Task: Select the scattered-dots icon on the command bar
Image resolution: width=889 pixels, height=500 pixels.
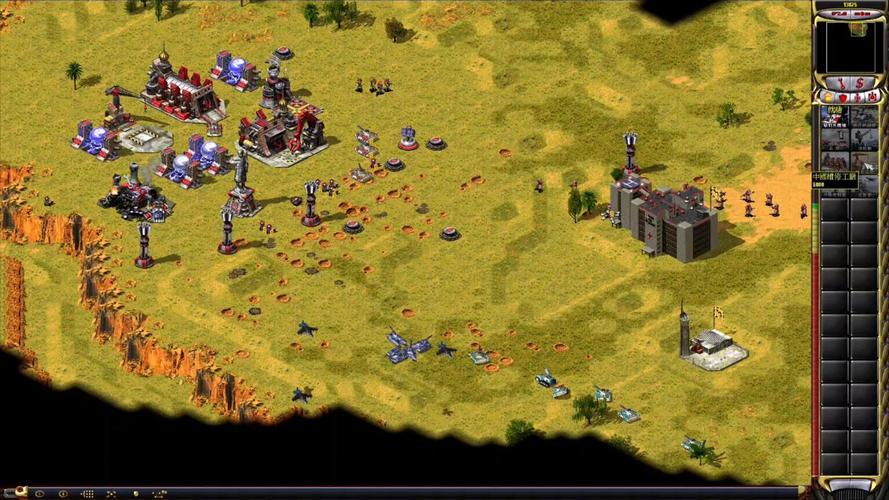Action: [111, 493]
